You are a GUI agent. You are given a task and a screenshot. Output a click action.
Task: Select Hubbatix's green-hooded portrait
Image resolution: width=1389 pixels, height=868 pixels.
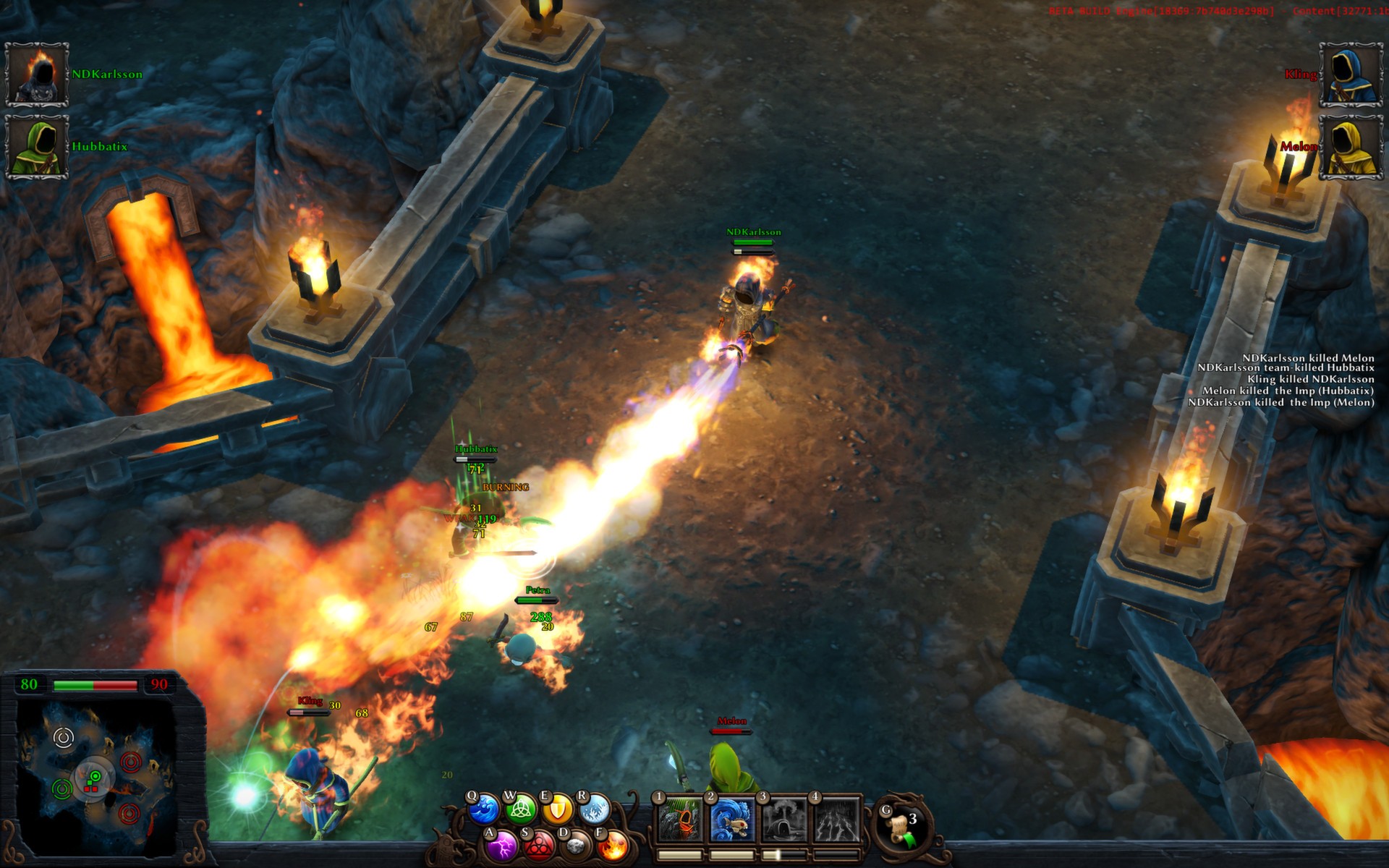[37, 147]
